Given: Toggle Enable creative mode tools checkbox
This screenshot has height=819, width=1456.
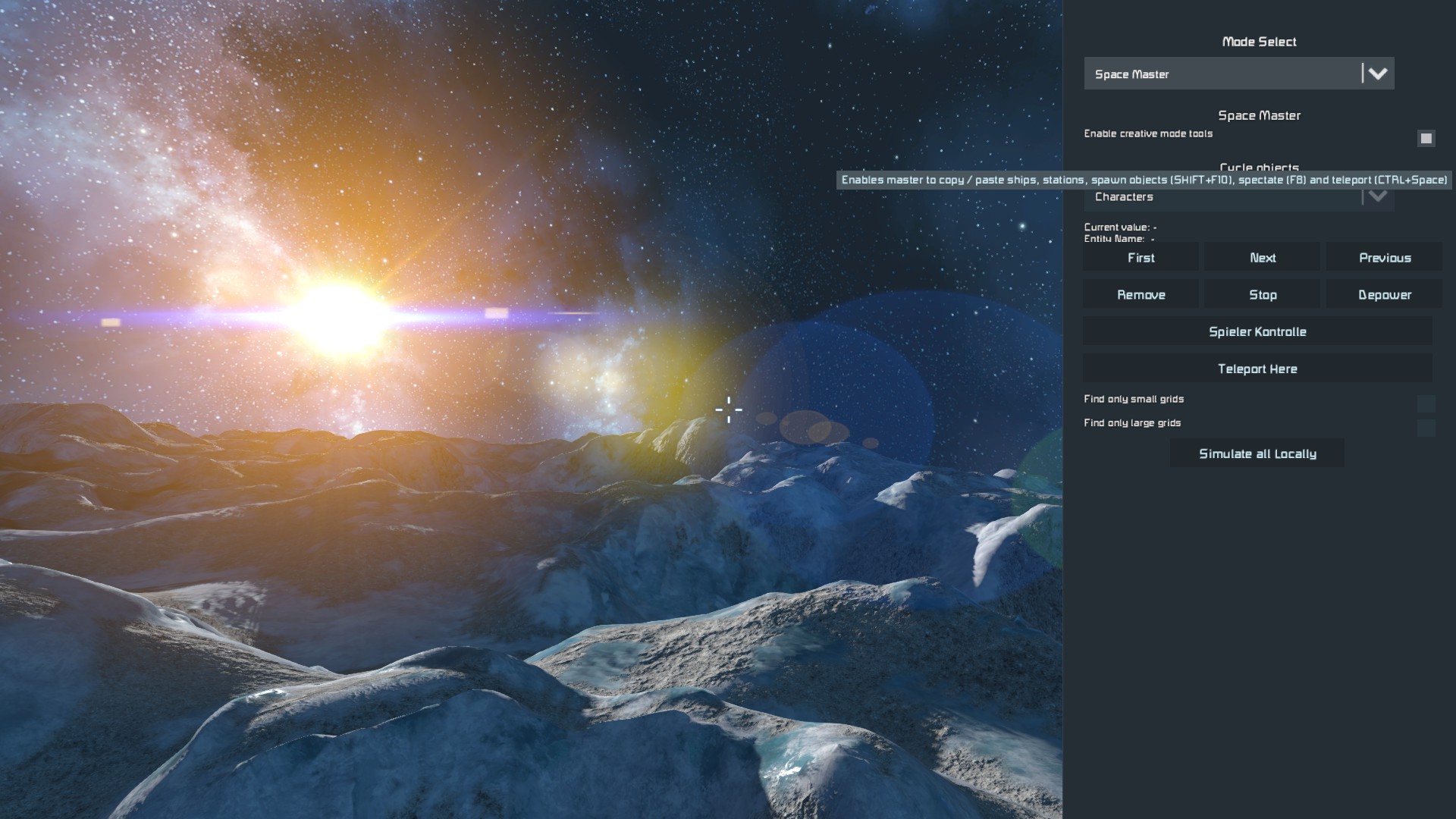Looking at the screenshot, I should [1426, 138].
